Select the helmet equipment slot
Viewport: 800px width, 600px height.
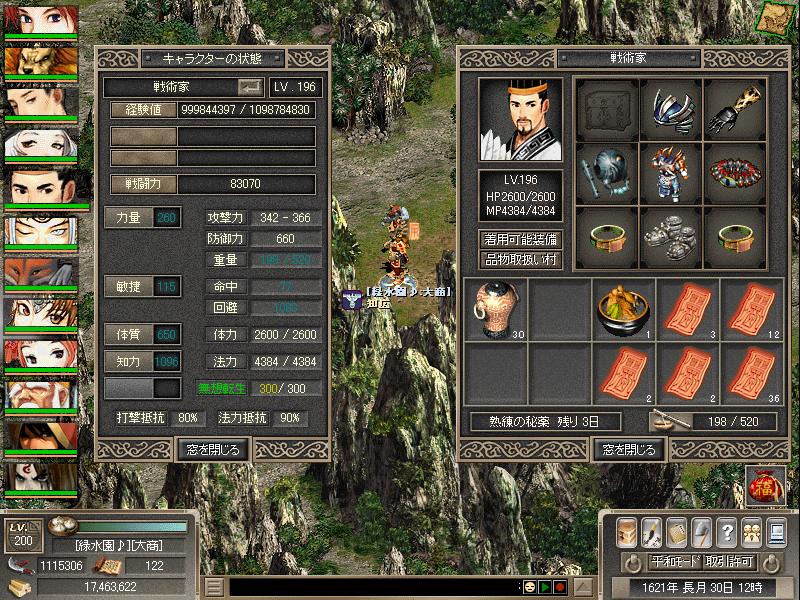click(x=671, y=109)
